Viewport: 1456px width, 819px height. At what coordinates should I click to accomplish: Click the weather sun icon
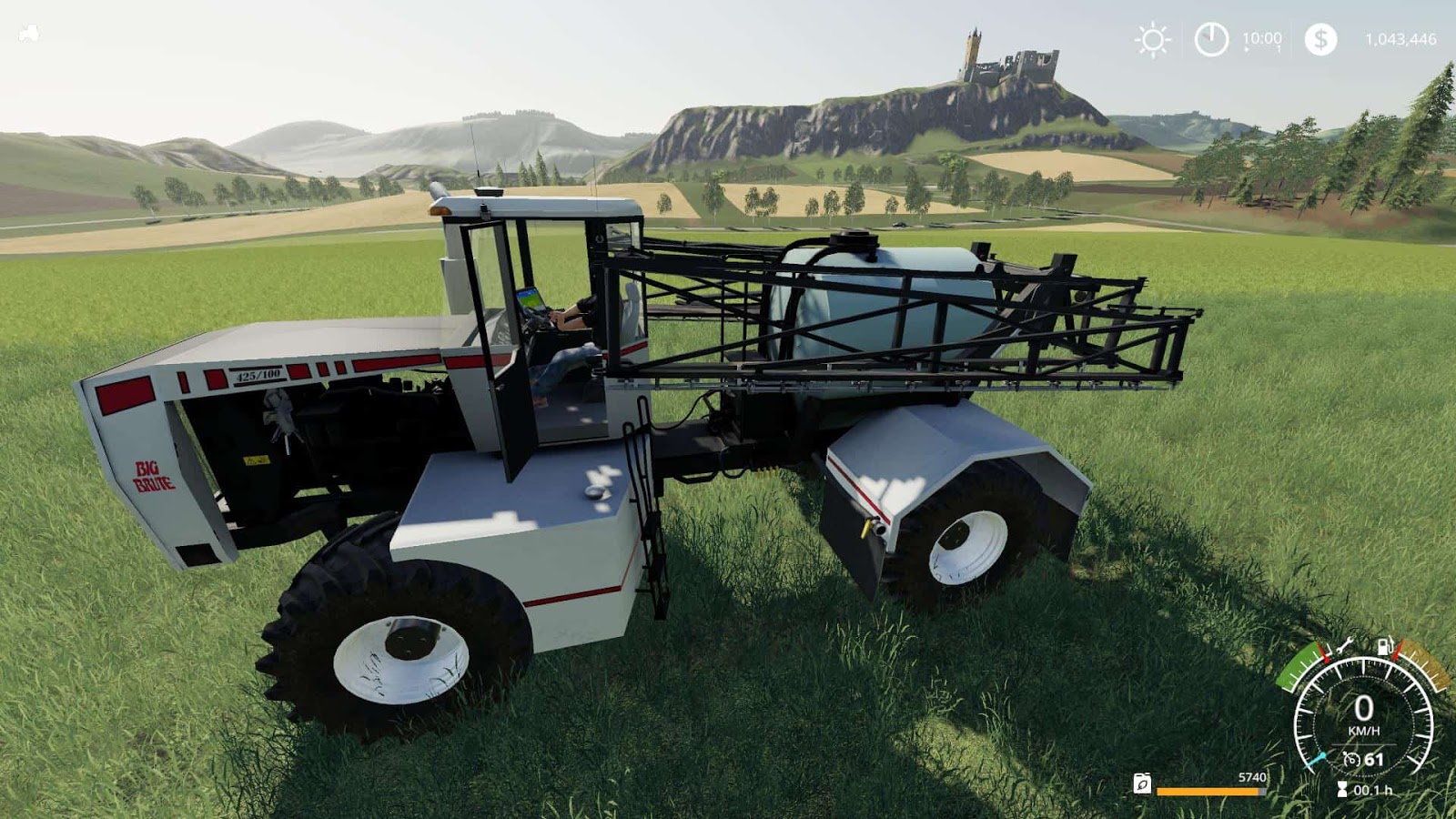point(1151,40)
